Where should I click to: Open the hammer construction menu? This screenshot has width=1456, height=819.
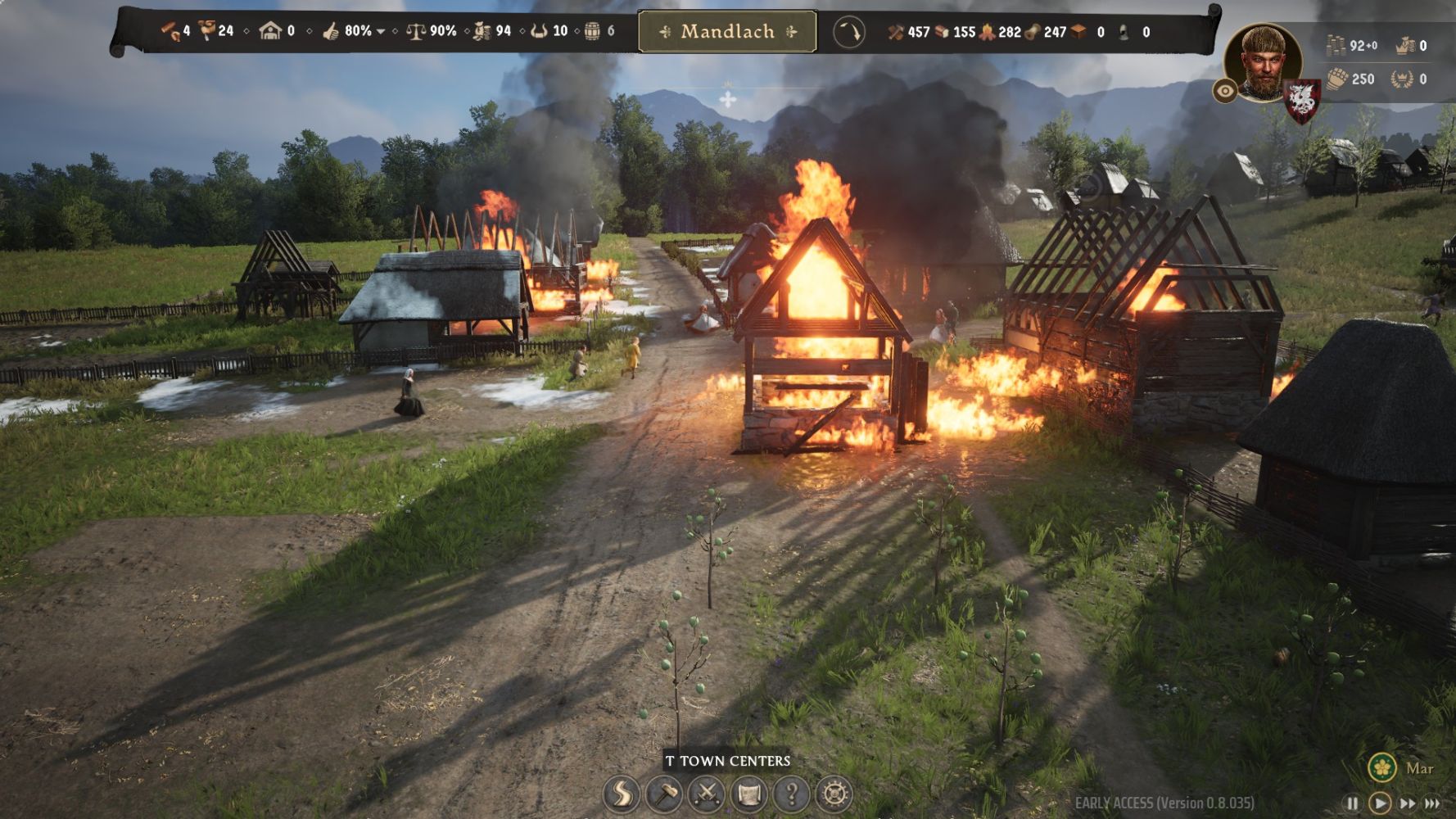(x=664, y=794)
